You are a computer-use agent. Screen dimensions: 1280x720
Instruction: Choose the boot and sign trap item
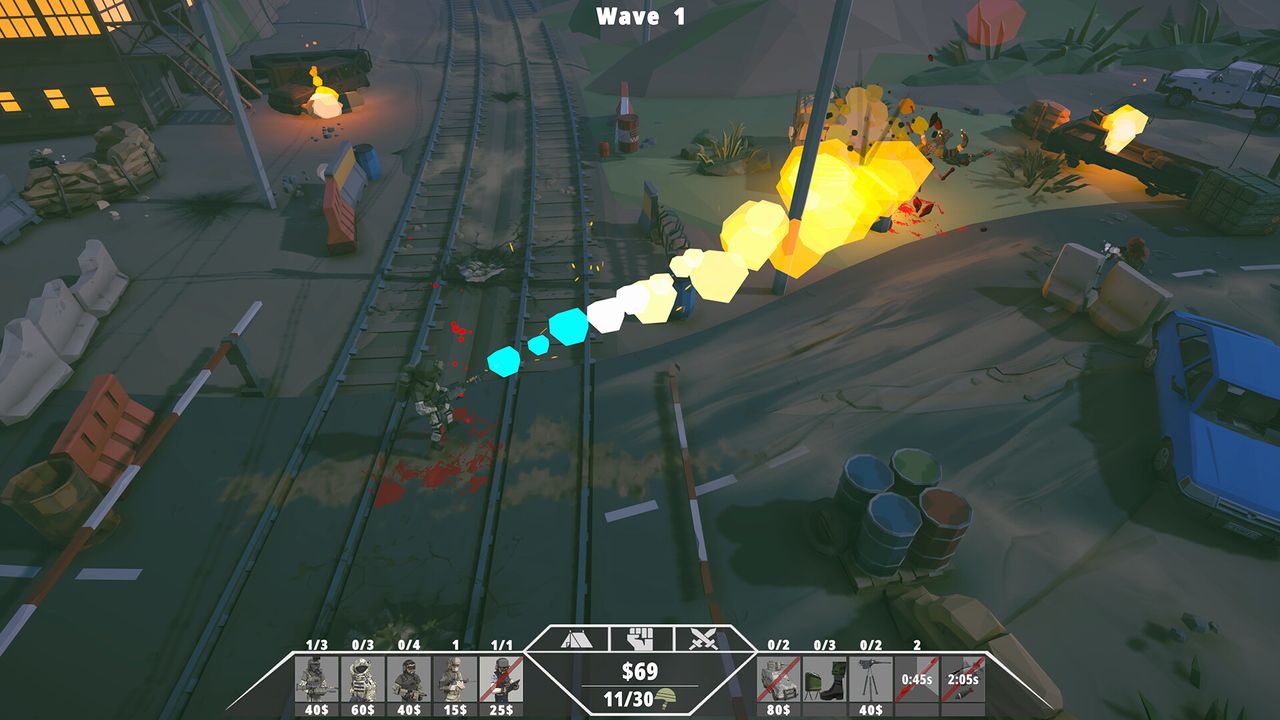(825, 679)
